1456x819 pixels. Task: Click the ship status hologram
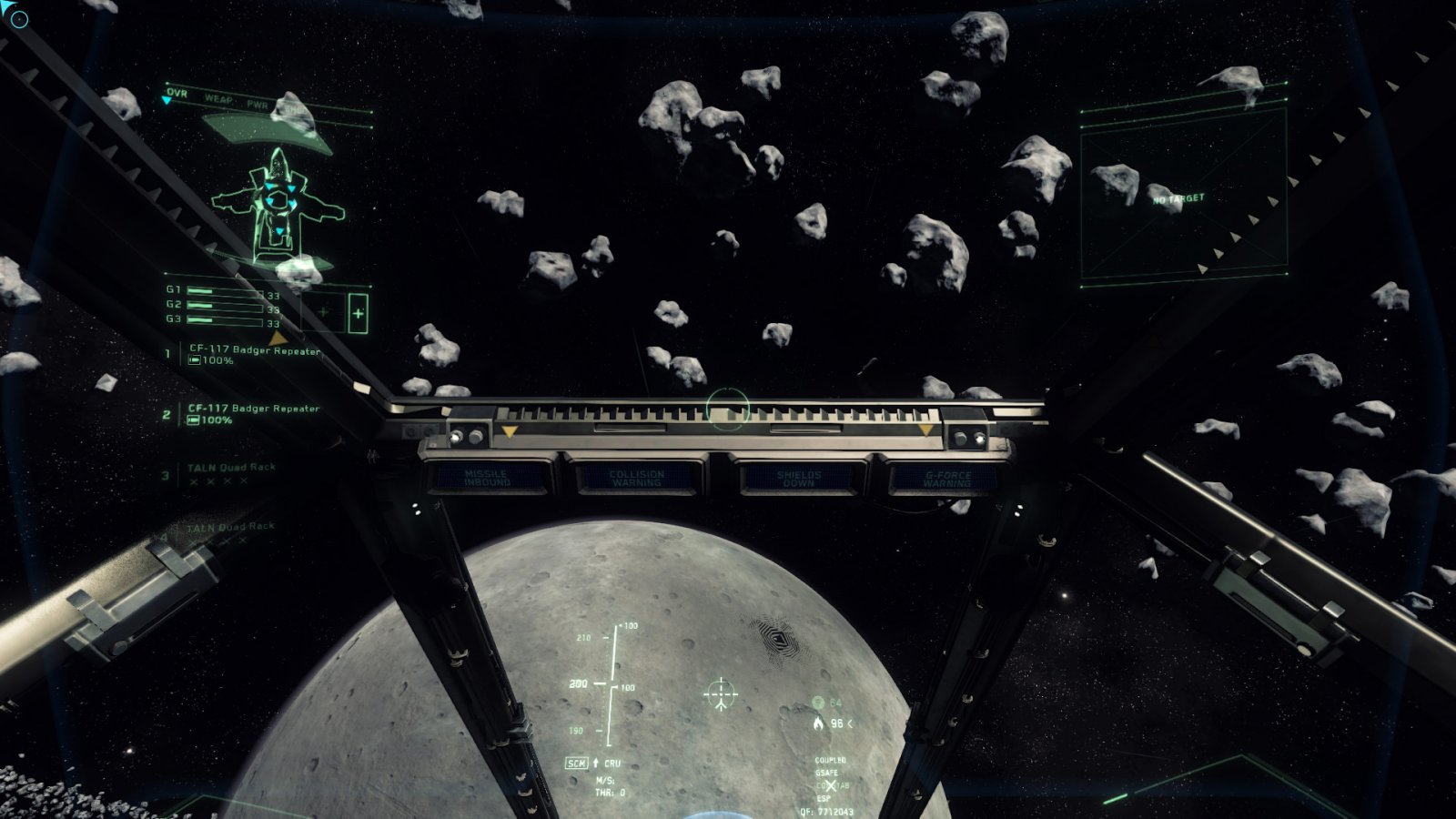click(277, 205)
